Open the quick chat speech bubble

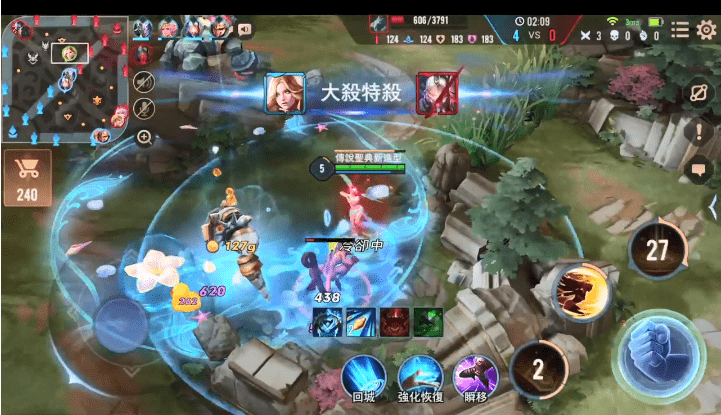click(699, 170)
